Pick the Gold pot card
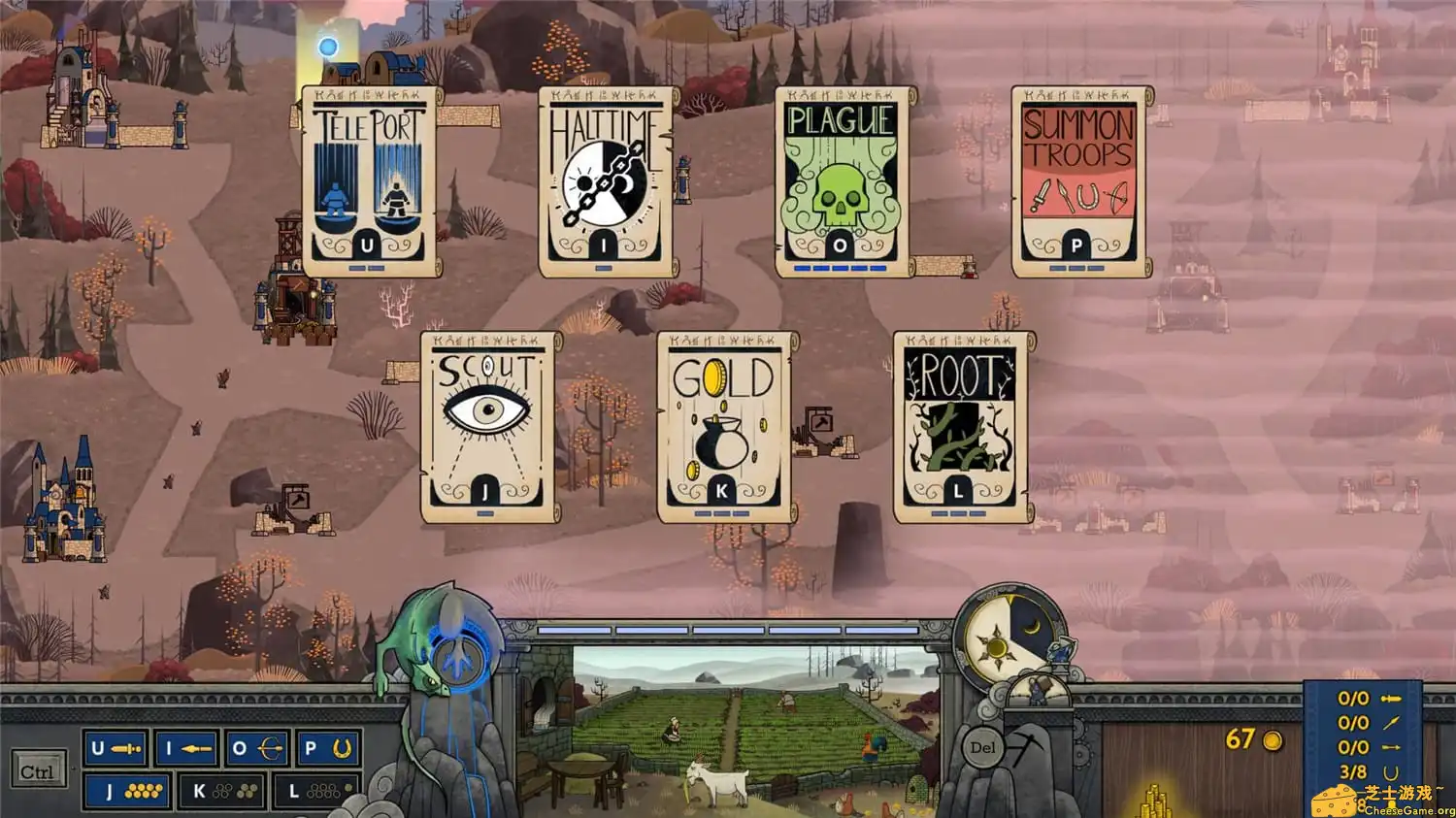This screenshot has width=1456, height=818. [x=722, y=427]
